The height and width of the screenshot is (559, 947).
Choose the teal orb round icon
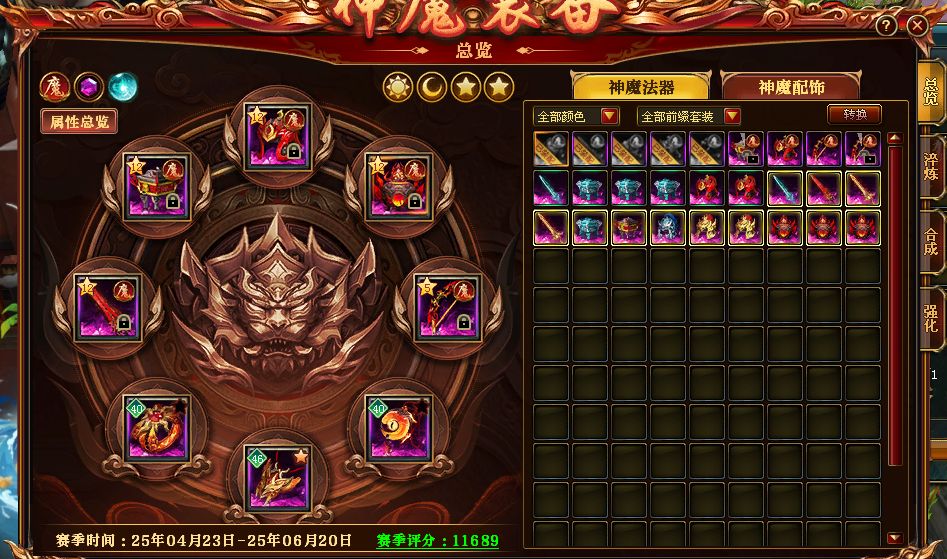tap(122, 87)
